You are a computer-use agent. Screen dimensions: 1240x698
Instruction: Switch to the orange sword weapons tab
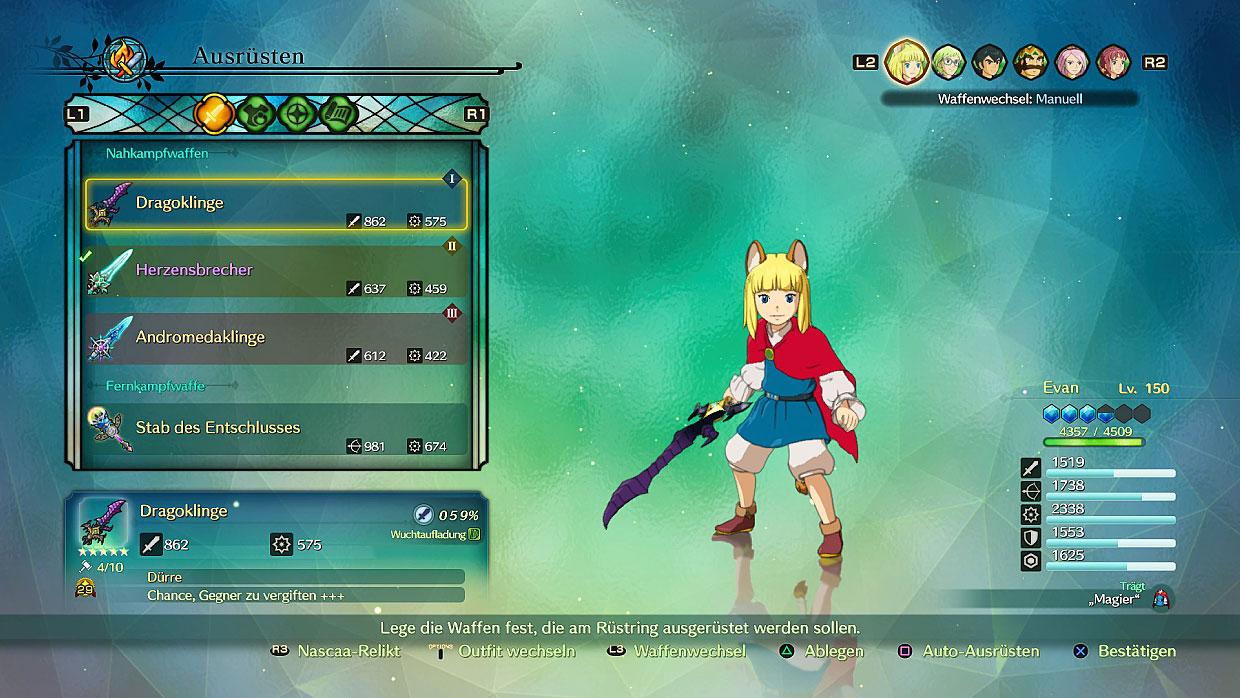click(x=213, y=114)
